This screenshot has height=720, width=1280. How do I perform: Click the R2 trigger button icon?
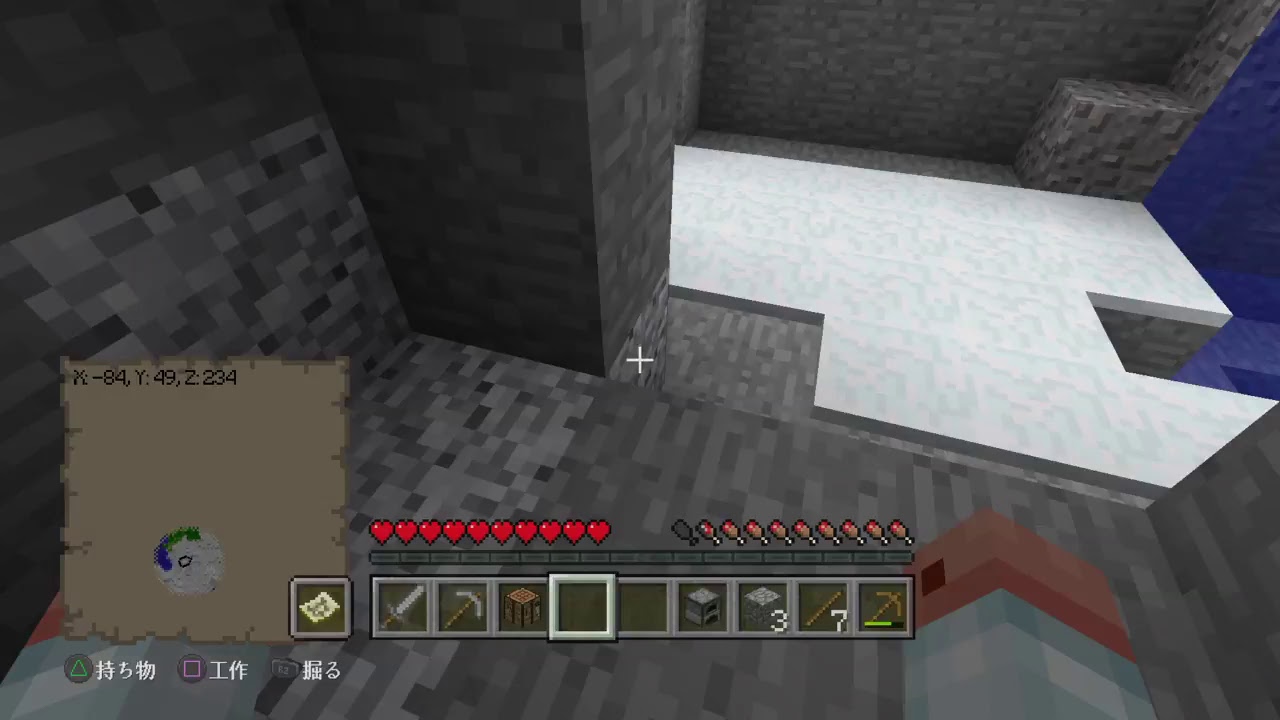click(283, 671)
